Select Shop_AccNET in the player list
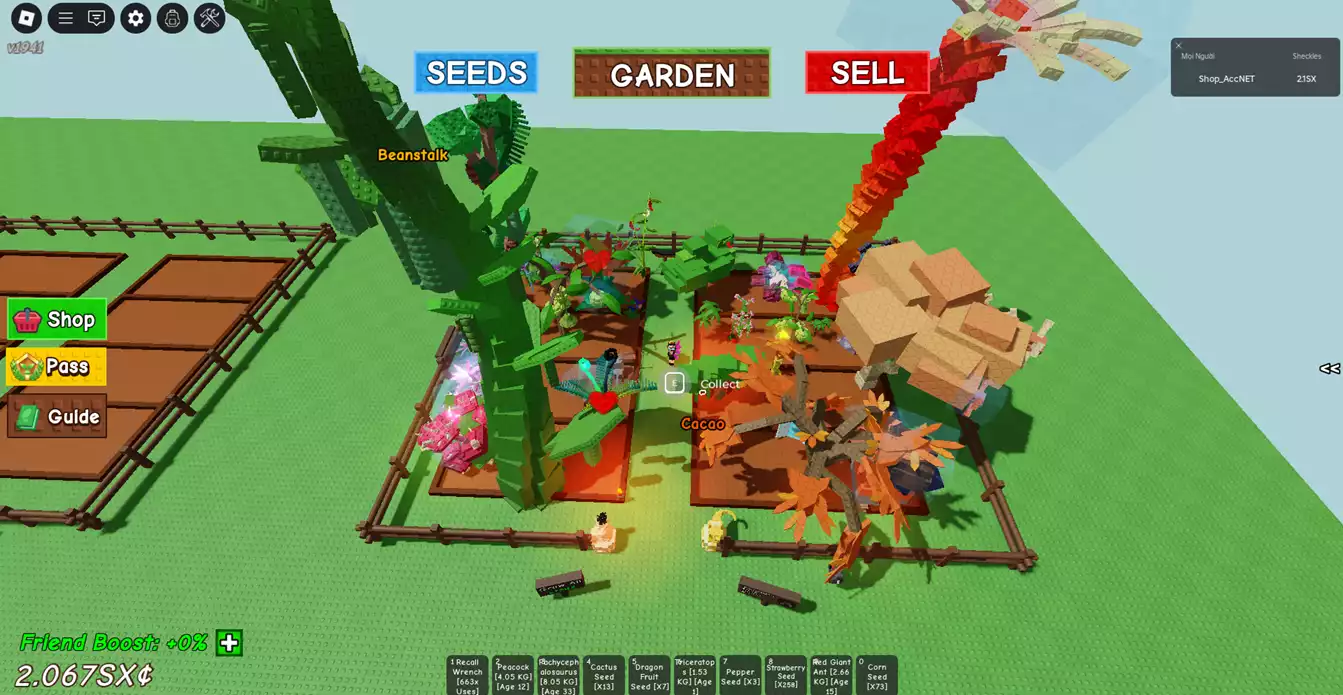 coord(1226,79)
